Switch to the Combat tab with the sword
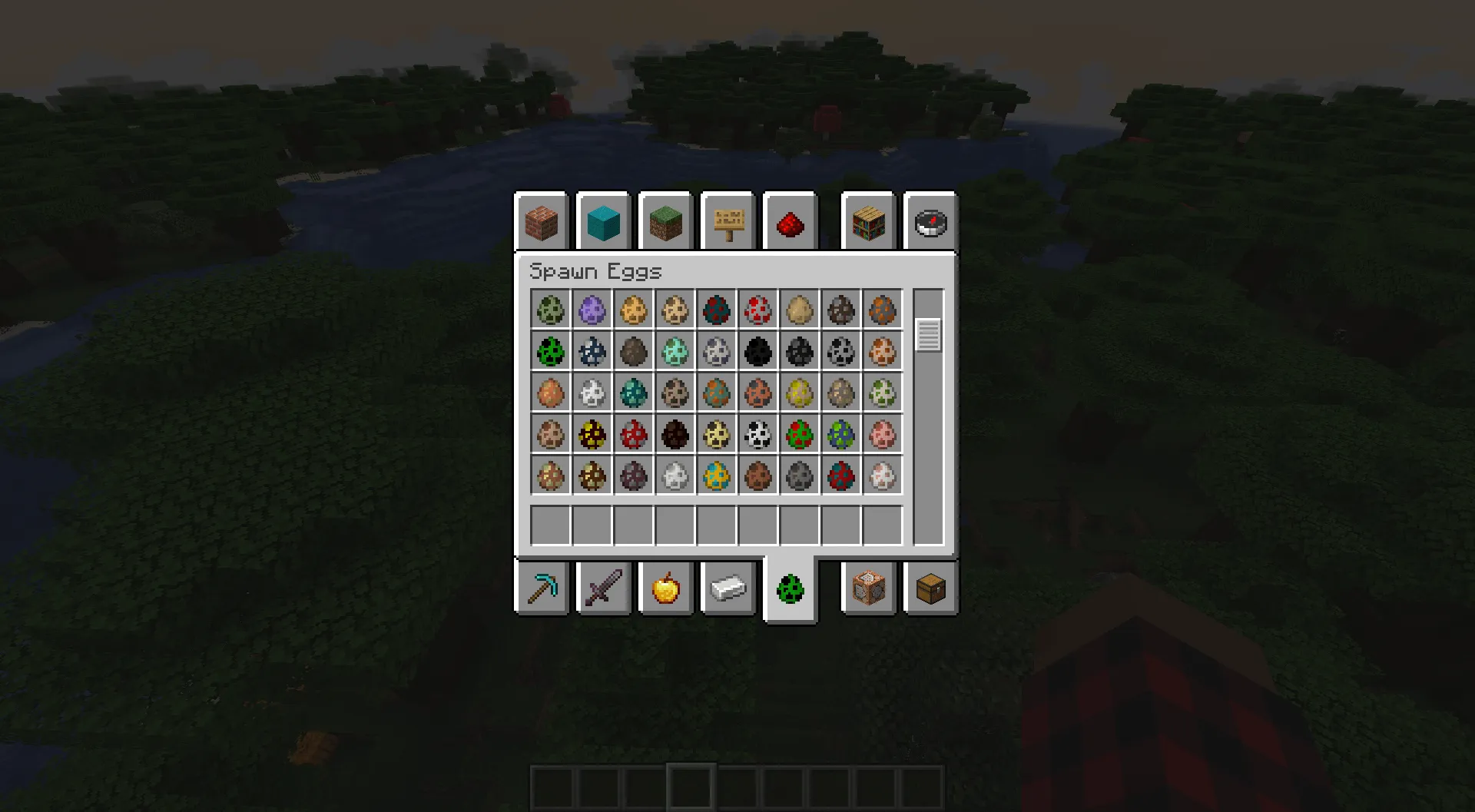This screenshot has width=1475, height=812. tap(604, 588)
